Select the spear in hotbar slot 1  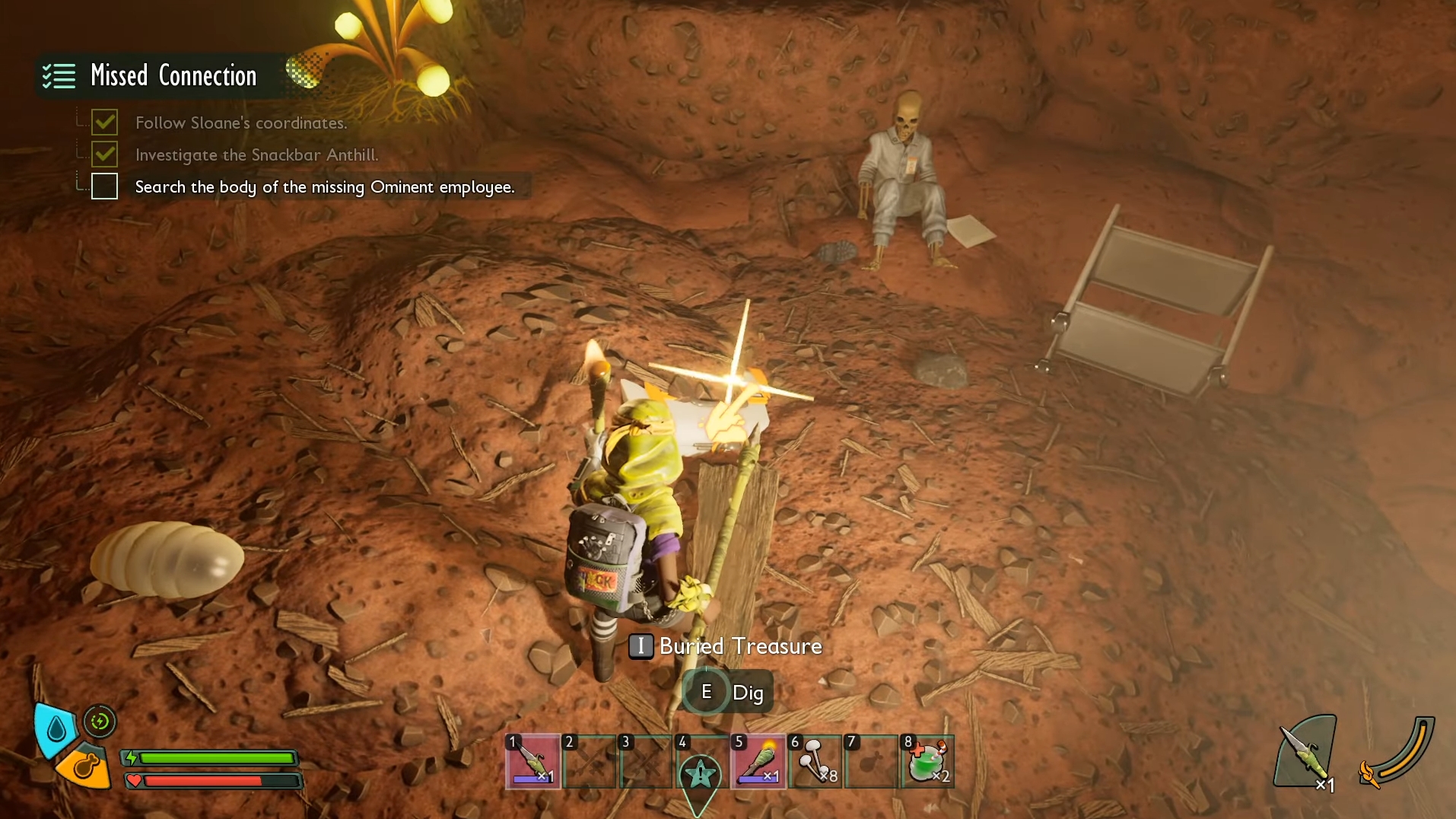click(532, 761)
